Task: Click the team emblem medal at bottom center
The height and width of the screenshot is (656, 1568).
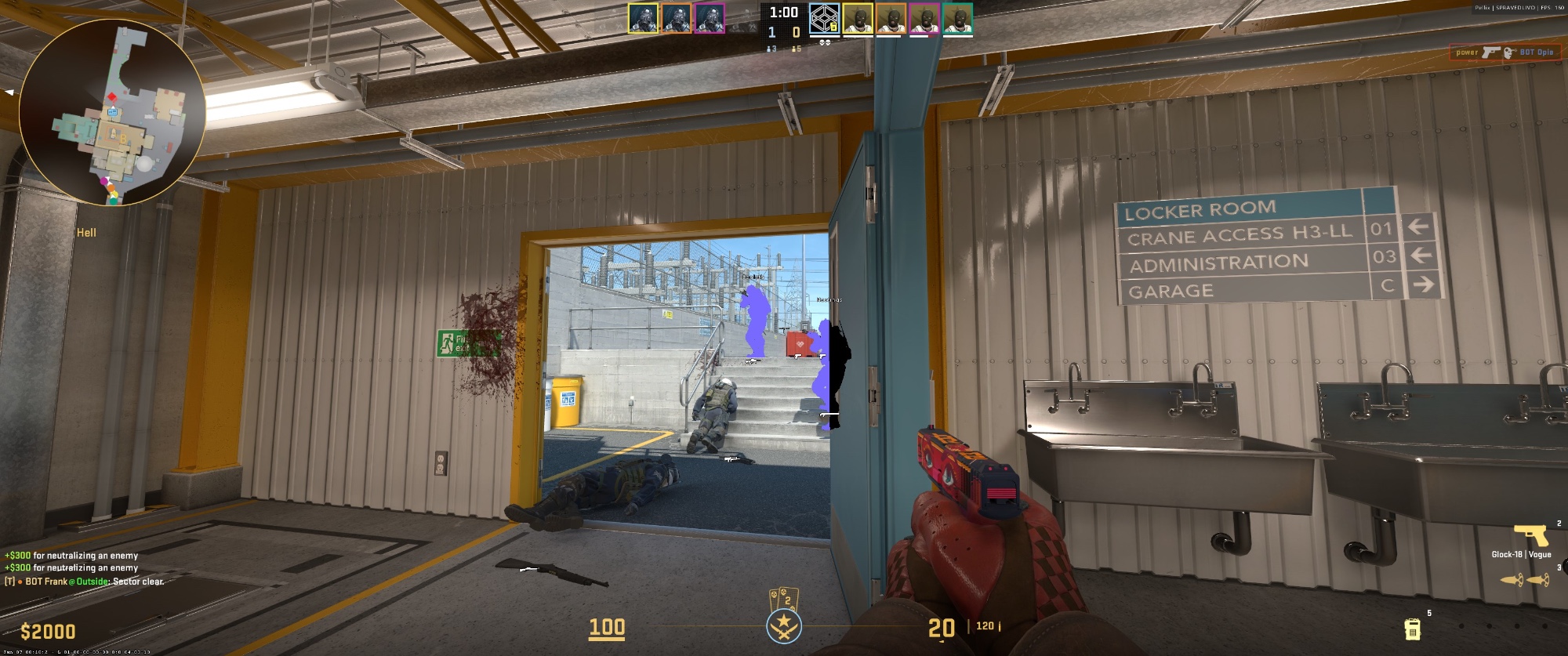Action: (x=785, y=627)
